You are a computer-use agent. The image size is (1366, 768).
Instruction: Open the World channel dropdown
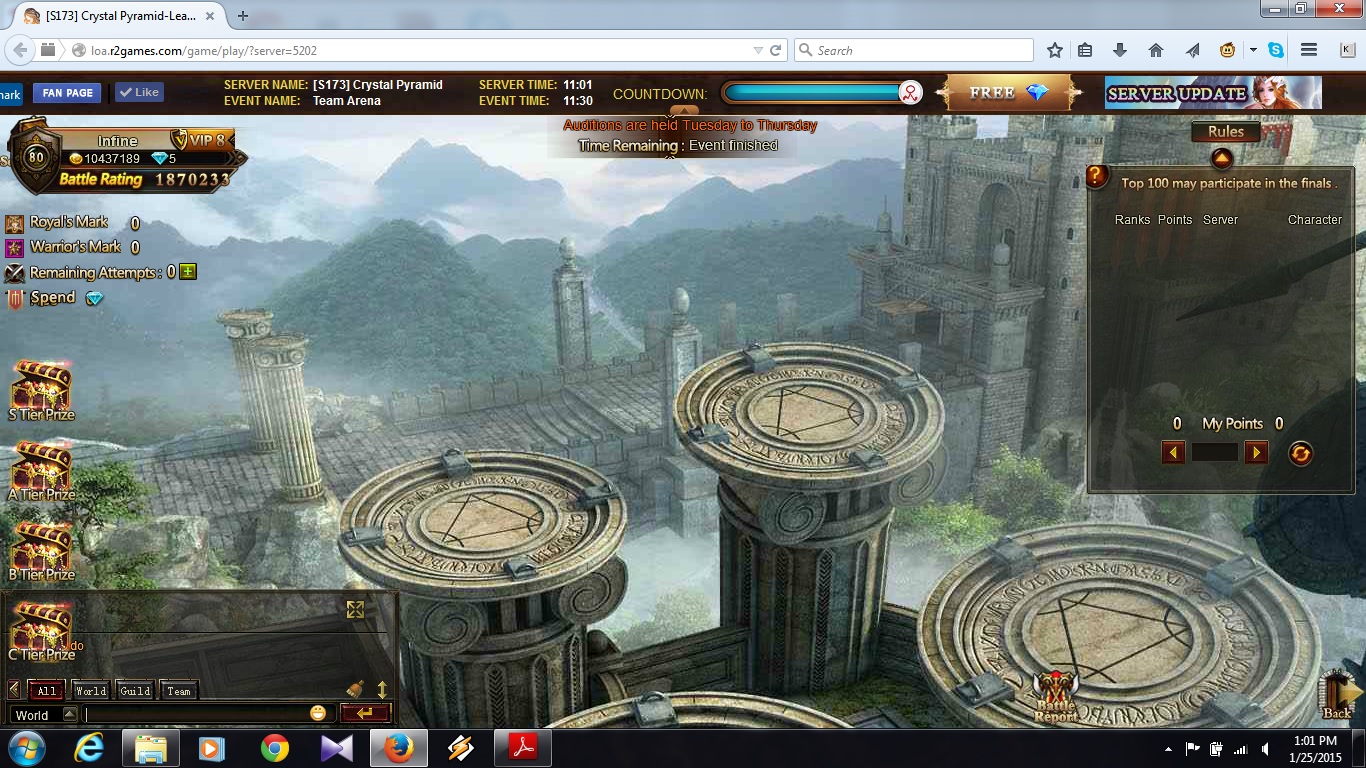point(69,714)
